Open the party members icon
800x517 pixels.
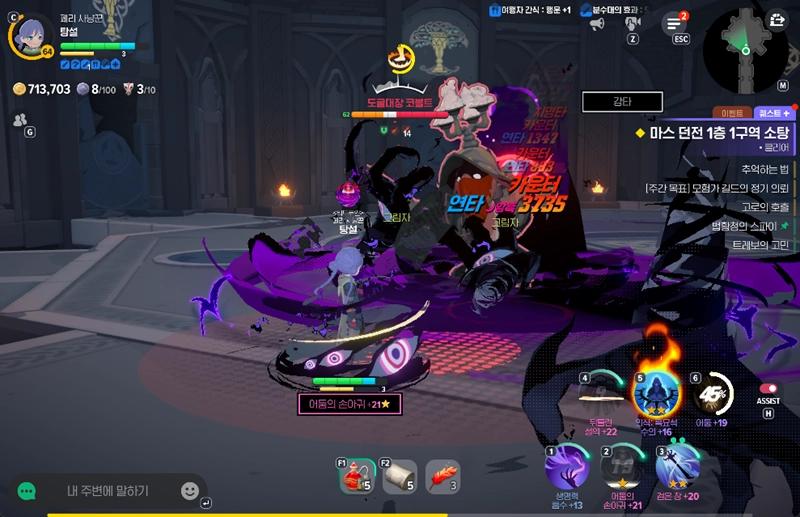(x=20, y=119)
